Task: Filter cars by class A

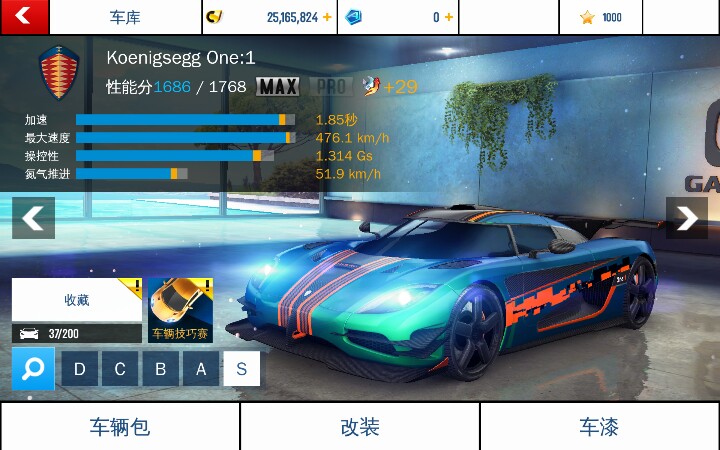Action: [201, 369]
